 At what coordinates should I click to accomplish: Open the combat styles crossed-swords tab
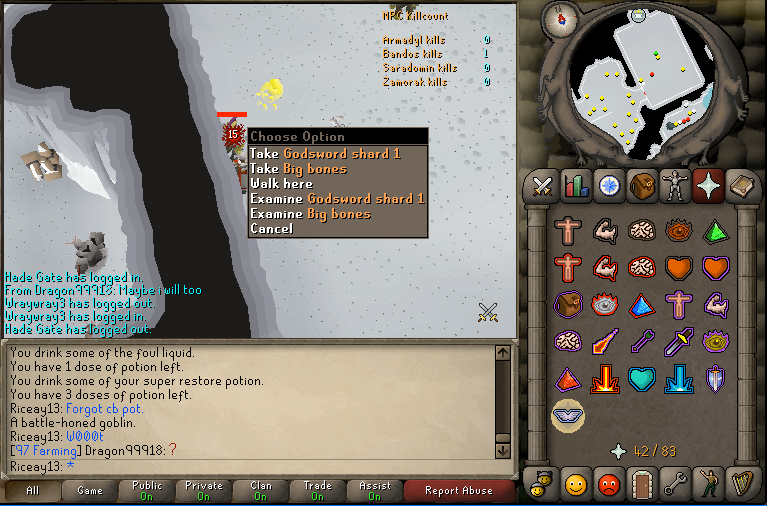click(x=543, y=185)
